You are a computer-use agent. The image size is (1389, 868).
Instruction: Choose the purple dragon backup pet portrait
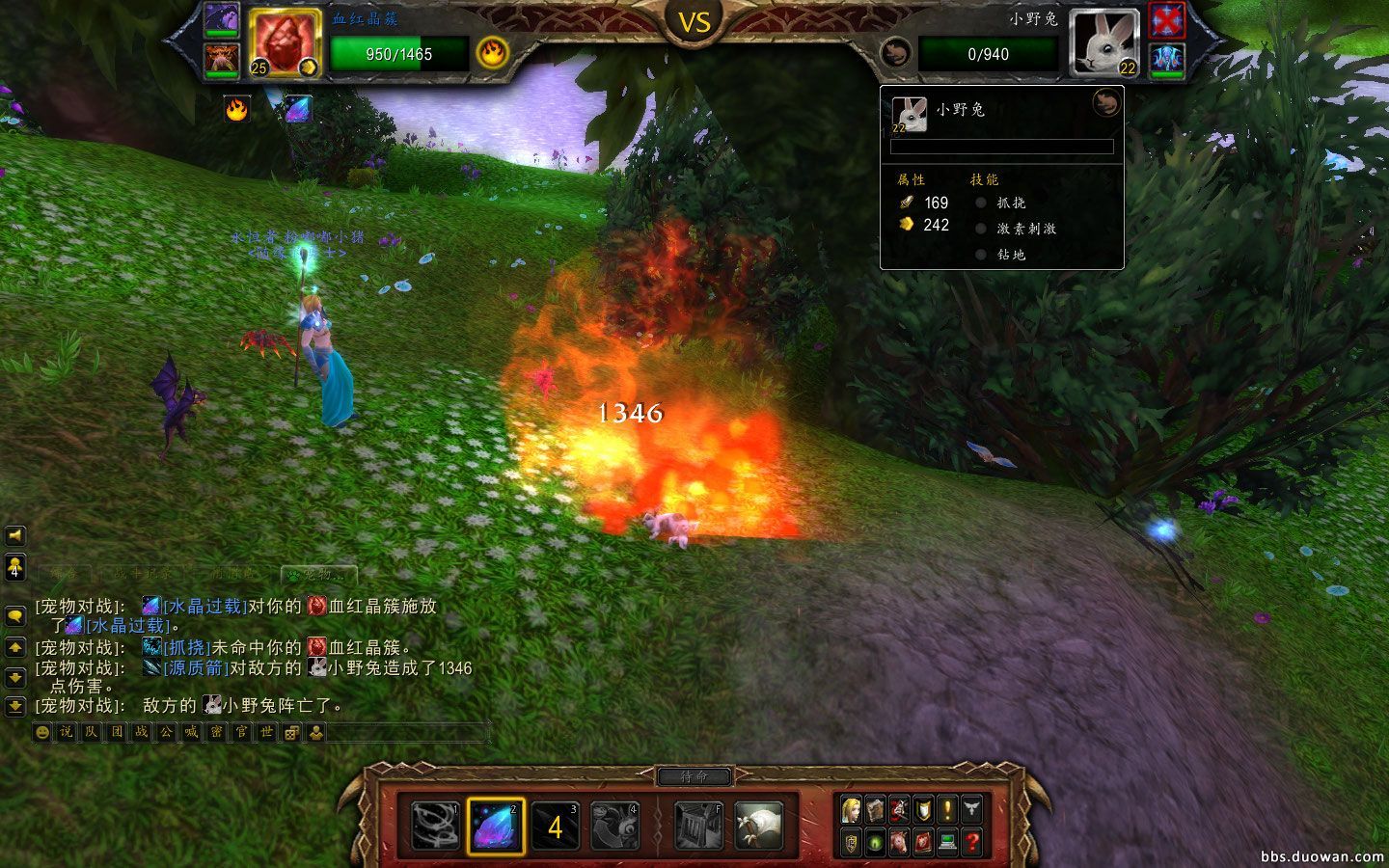(222, 19)
